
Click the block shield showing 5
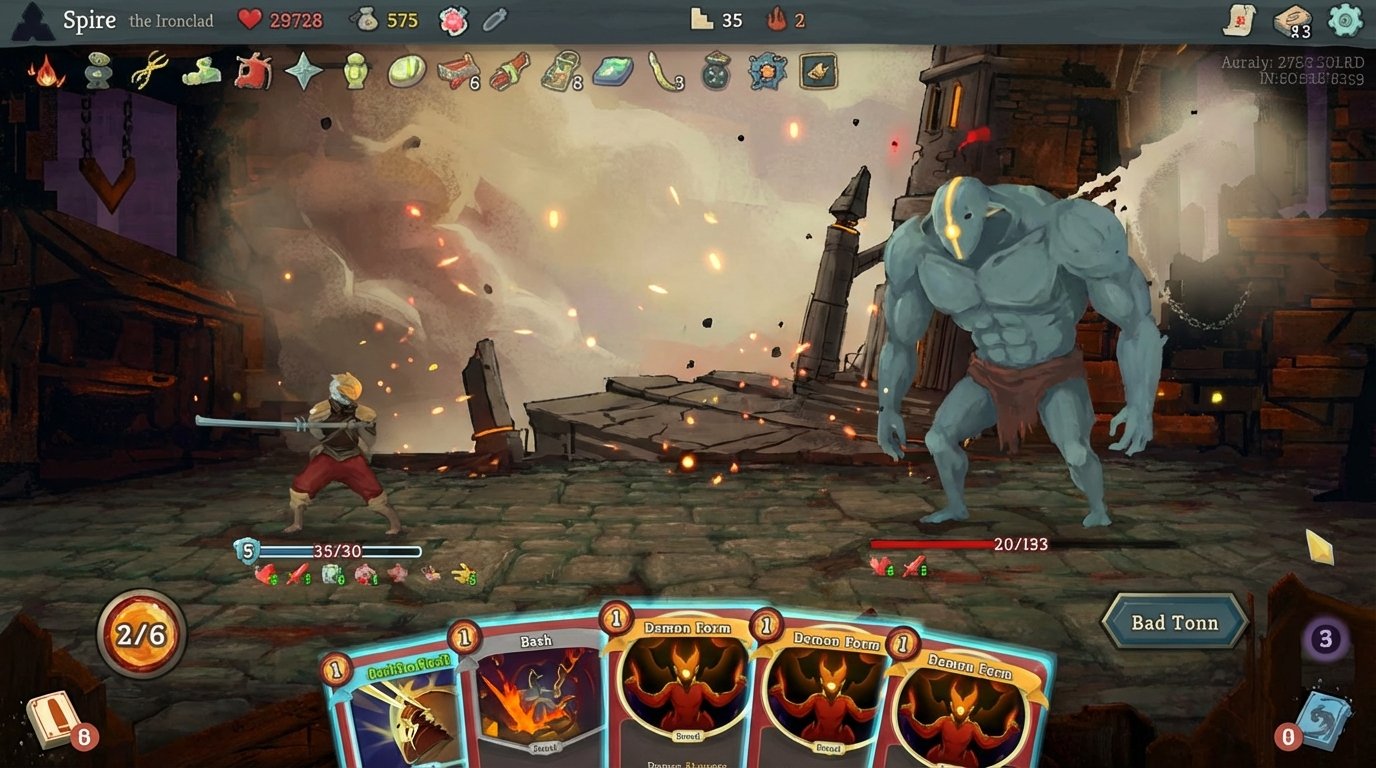[x=246, y=549]
